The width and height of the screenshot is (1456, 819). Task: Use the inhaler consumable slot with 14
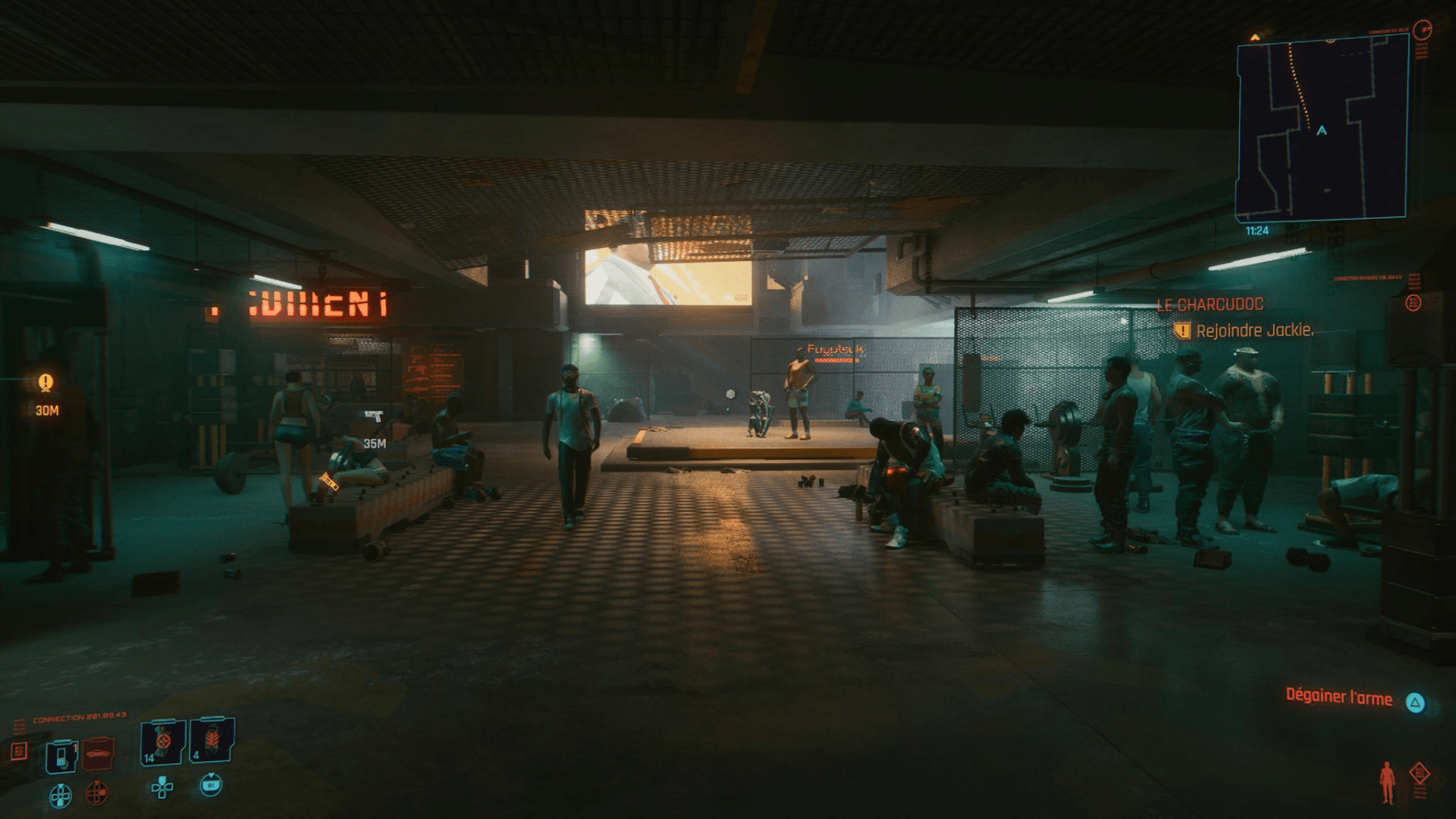[x=162, y=742]
